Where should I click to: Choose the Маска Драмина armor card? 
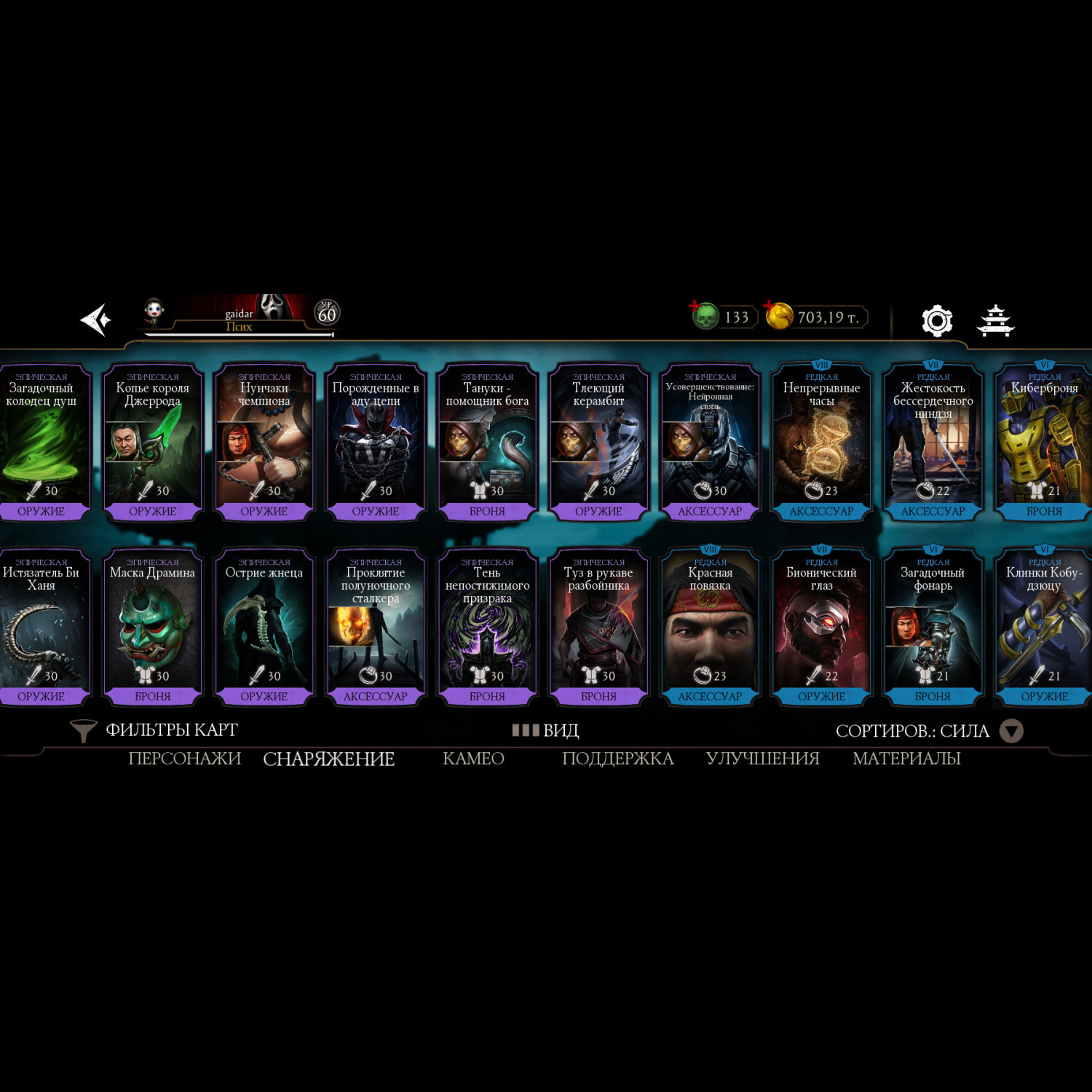[x=152, y=627]
